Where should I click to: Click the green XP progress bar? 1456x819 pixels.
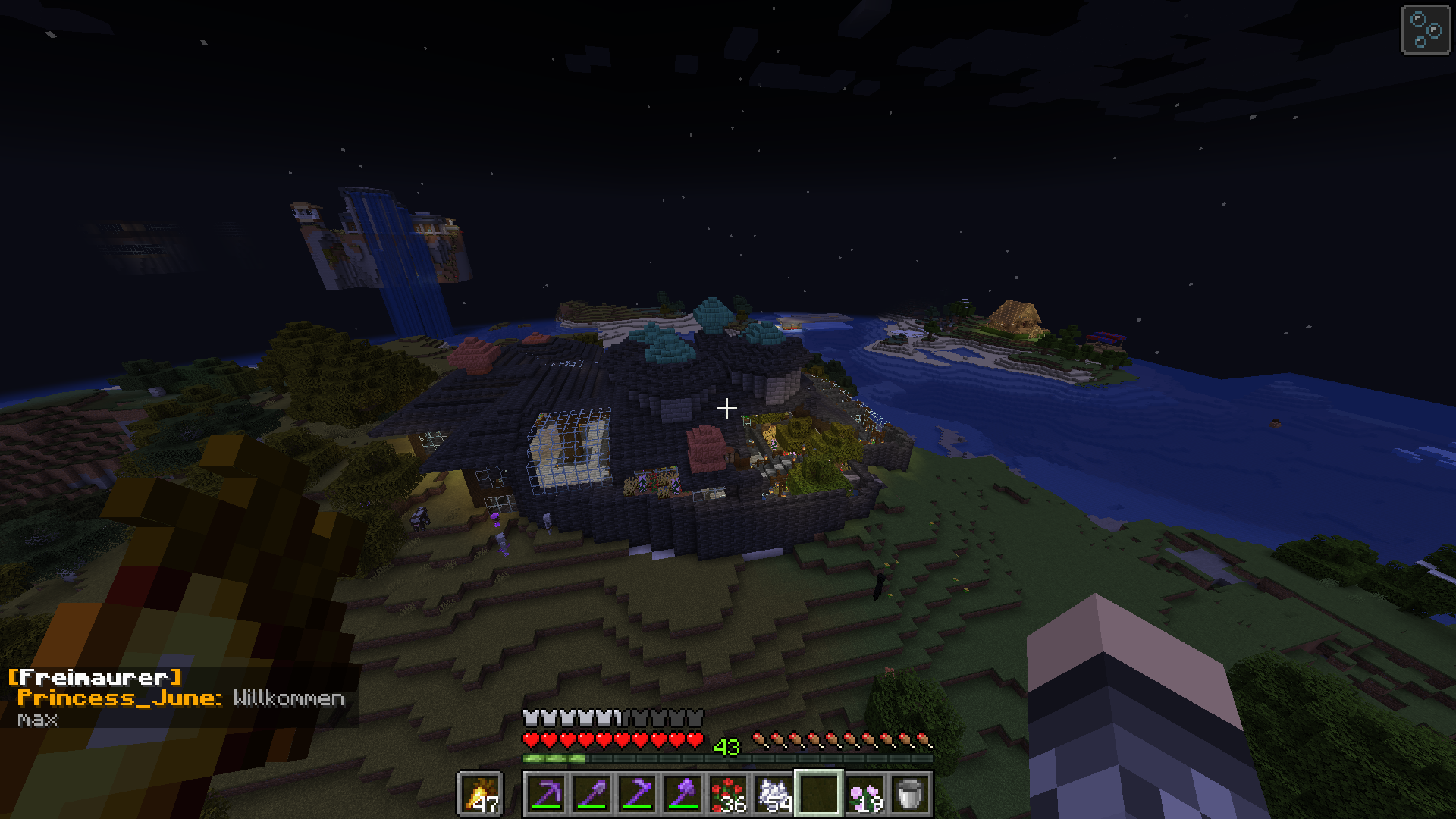point(553,758)
